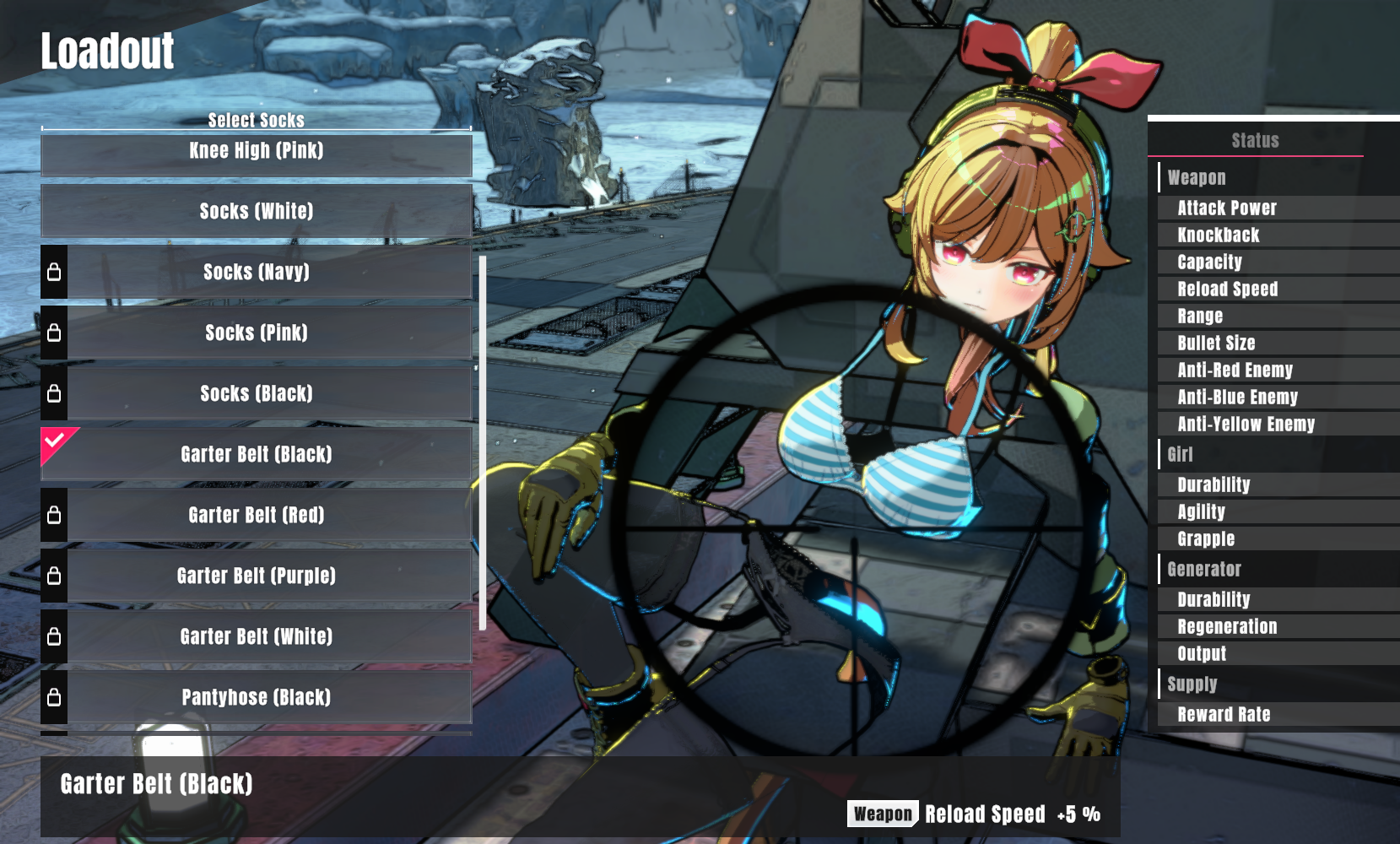
Task: Equip the Knee High (Pink) socks
Action: (x=256, y=152)
